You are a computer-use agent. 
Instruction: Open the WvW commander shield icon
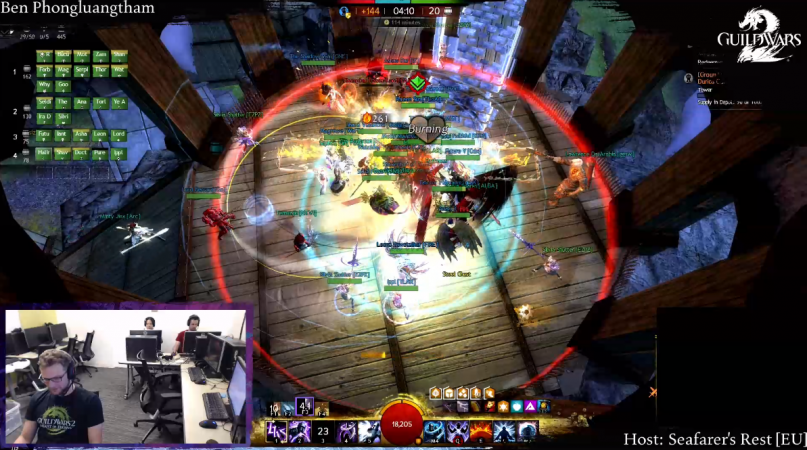pyautogui.click(x=346, y=11)
